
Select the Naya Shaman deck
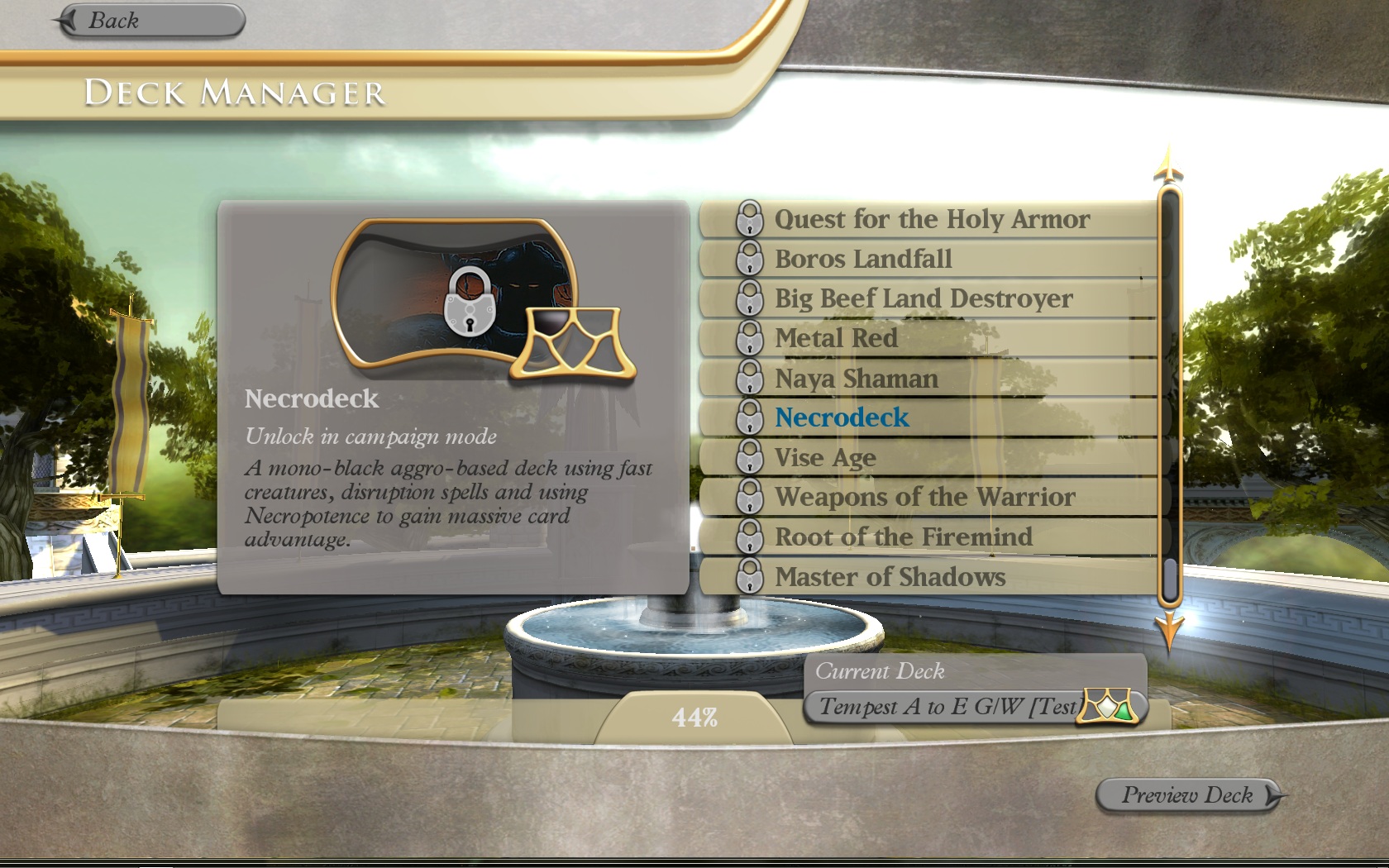[x=856, y=379]
